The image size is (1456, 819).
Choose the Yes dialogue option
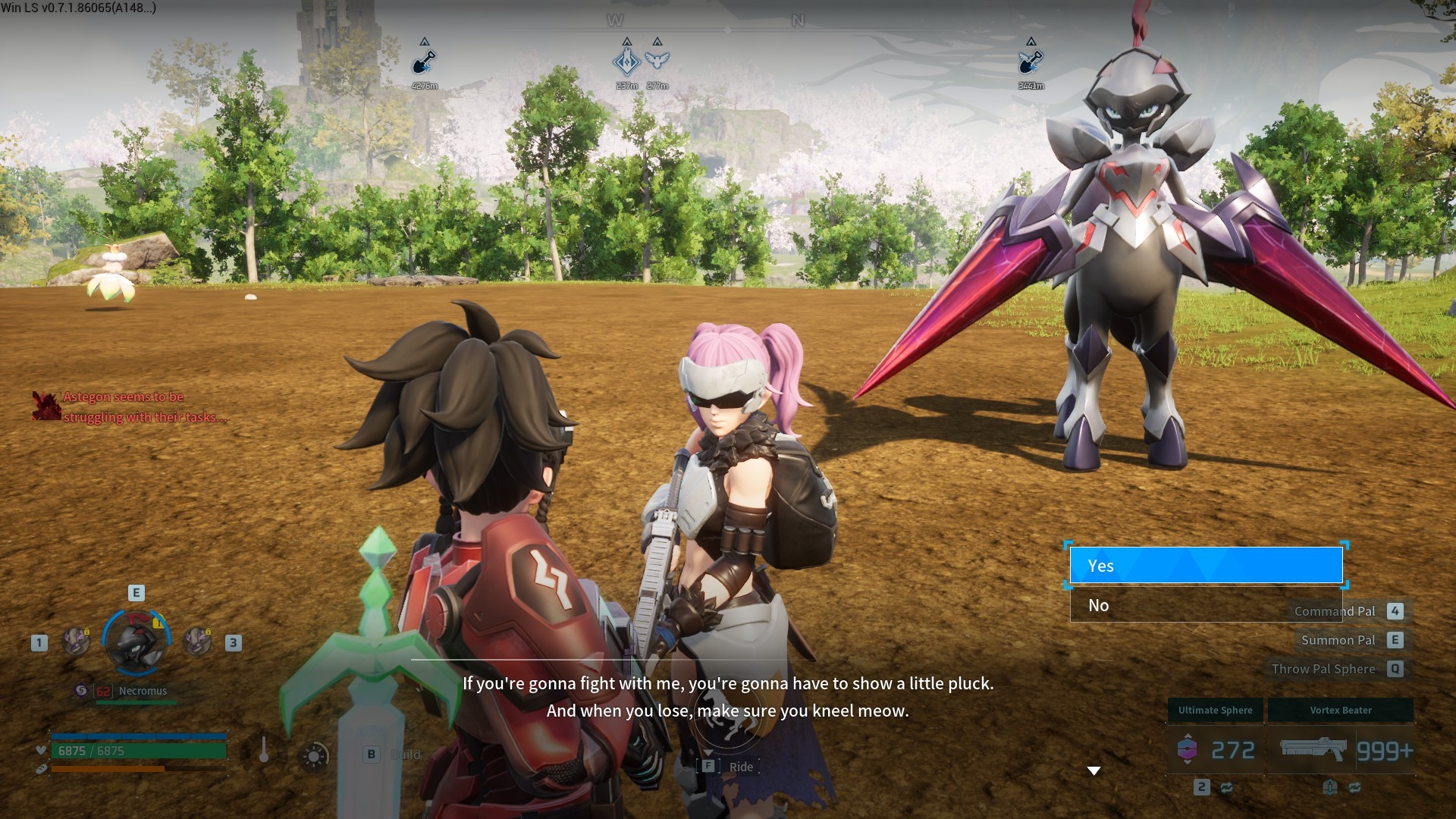[x=1206, y=566]
